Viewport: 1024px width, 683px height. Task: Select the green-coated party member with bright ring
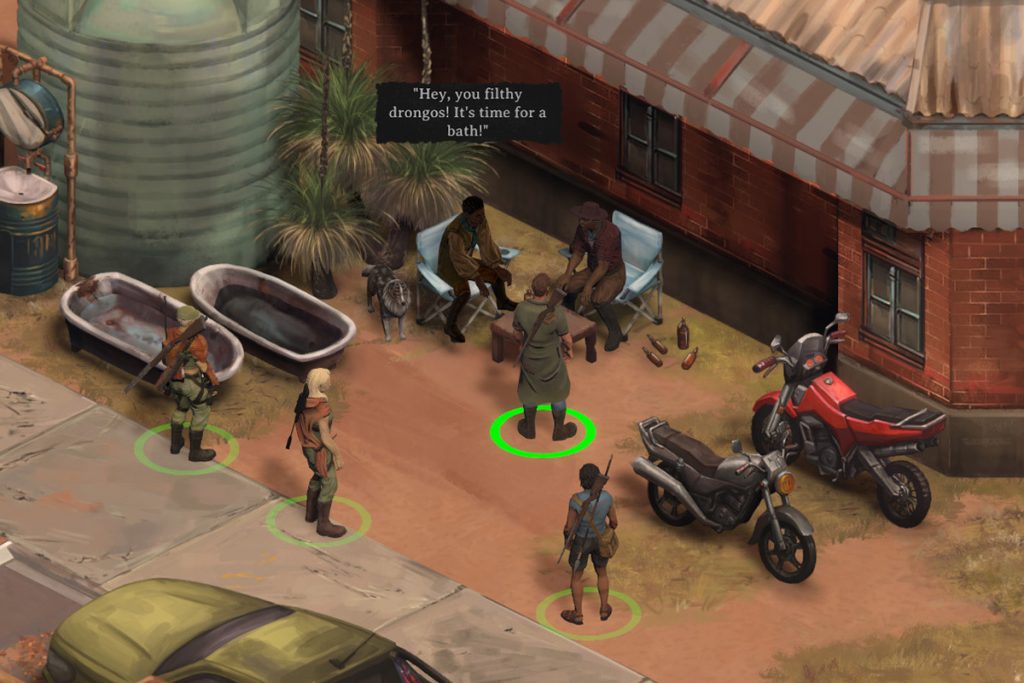(542, 355)
